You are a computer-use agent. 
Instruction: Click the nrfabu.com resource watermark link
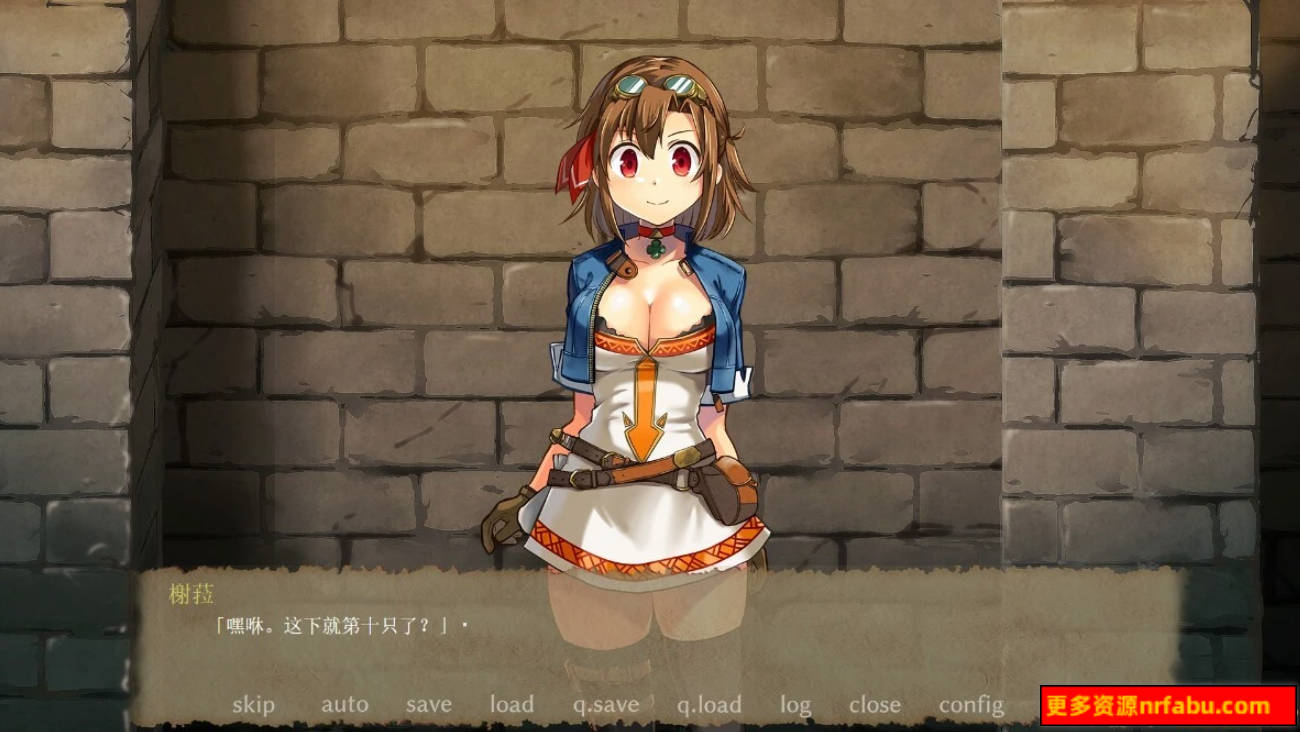1168,703
